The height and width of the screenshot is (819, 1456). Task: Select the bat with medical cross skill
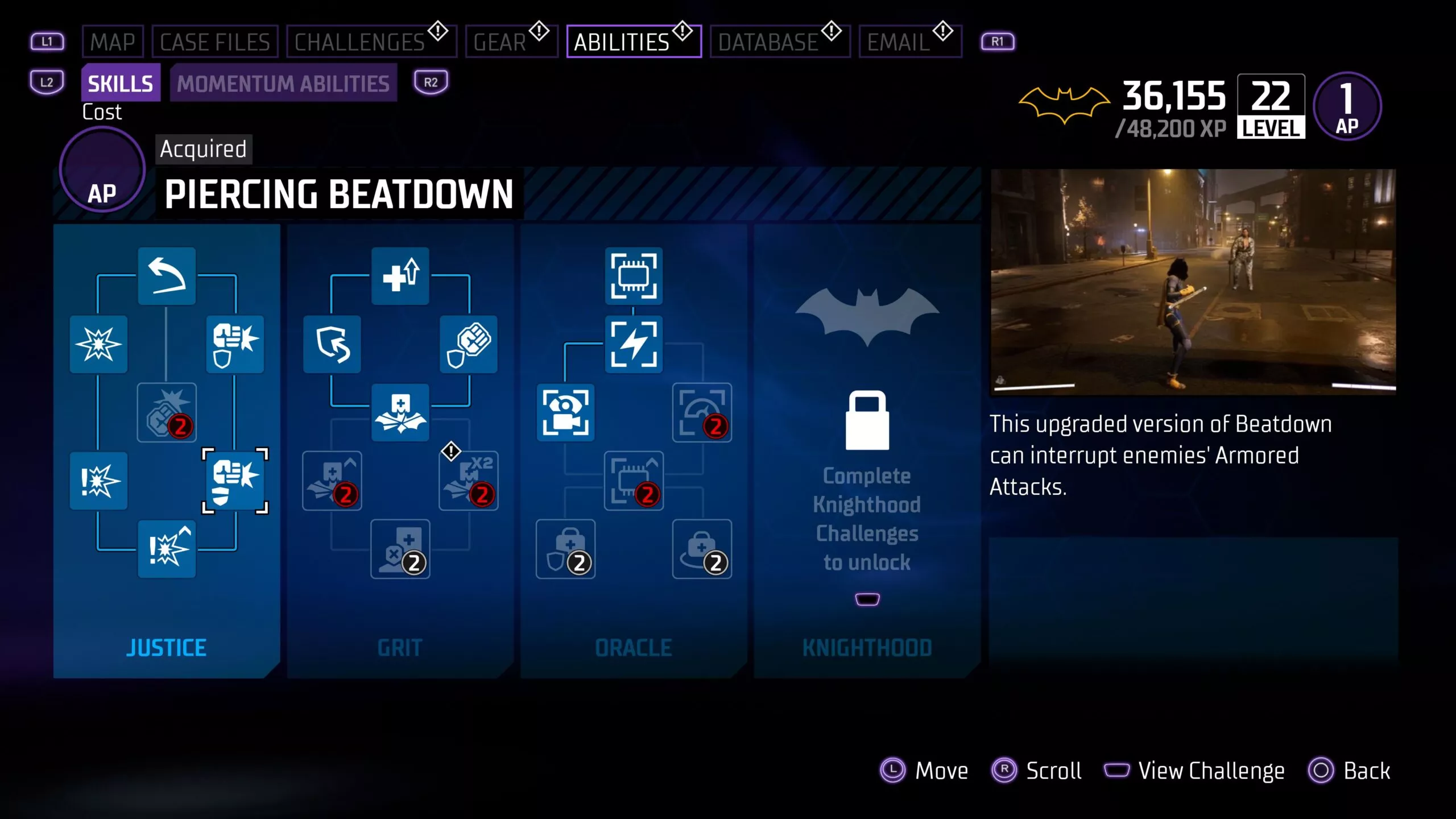pyautogui.click(x=400, y=412)
